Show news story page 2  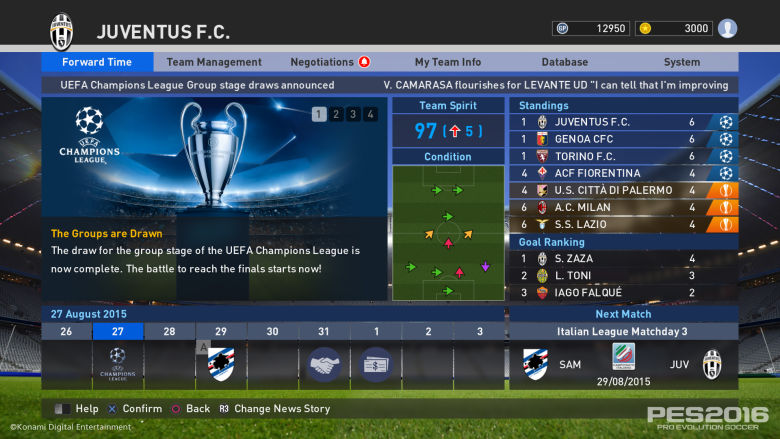[335, 114]
